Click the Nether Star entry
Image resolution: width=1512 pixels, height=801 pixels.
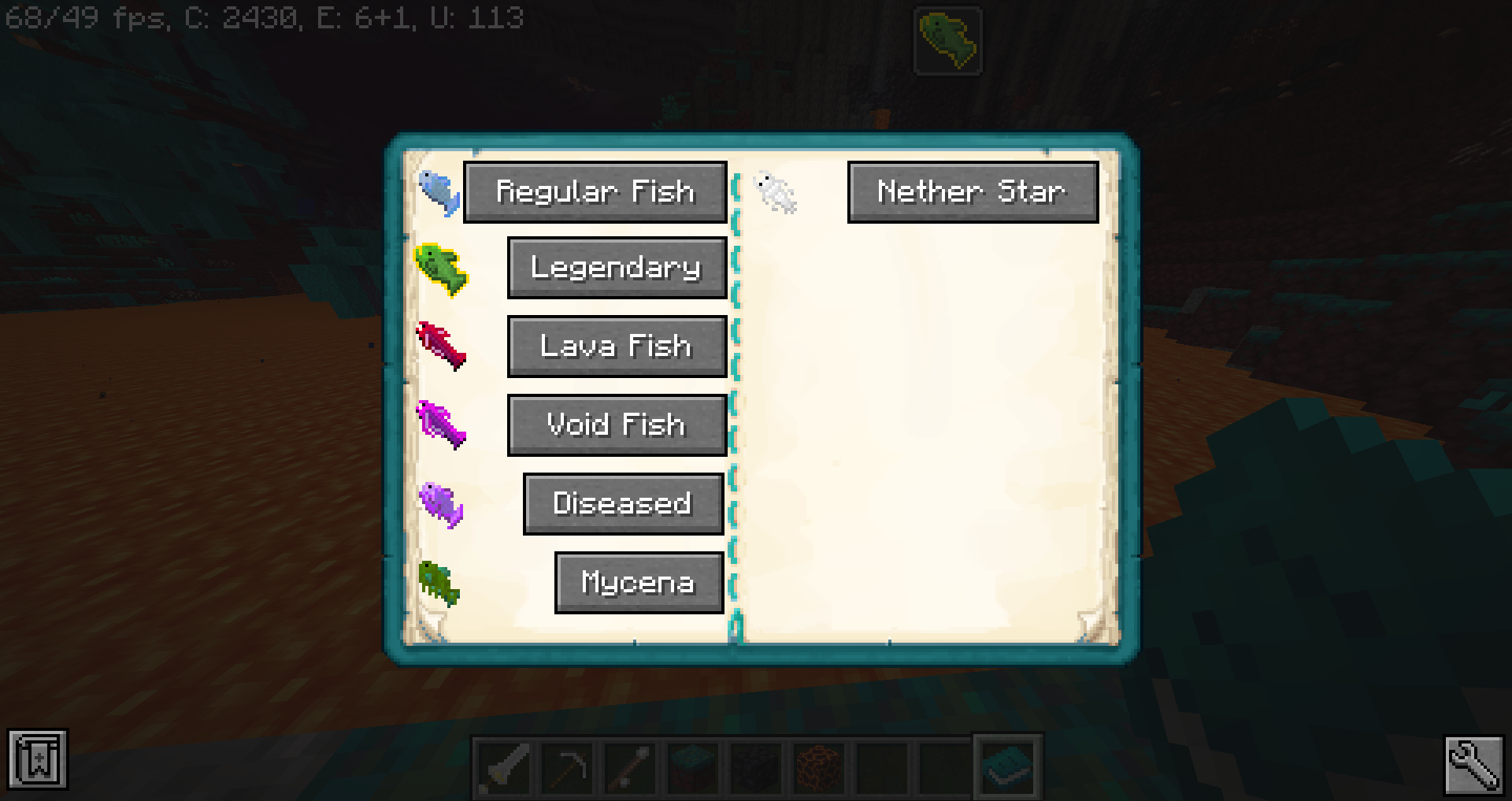click(972, 191)
